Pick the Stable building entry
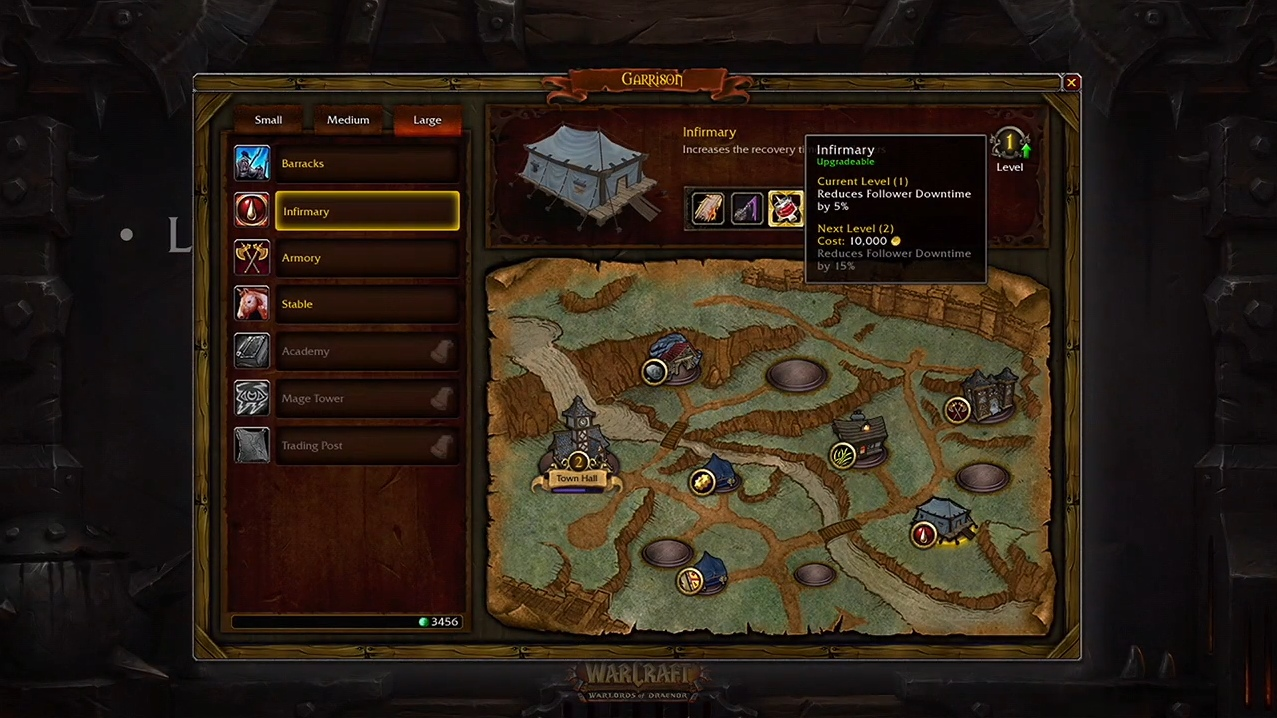This screenshot has height=718, width=1277. pos(366,304)
